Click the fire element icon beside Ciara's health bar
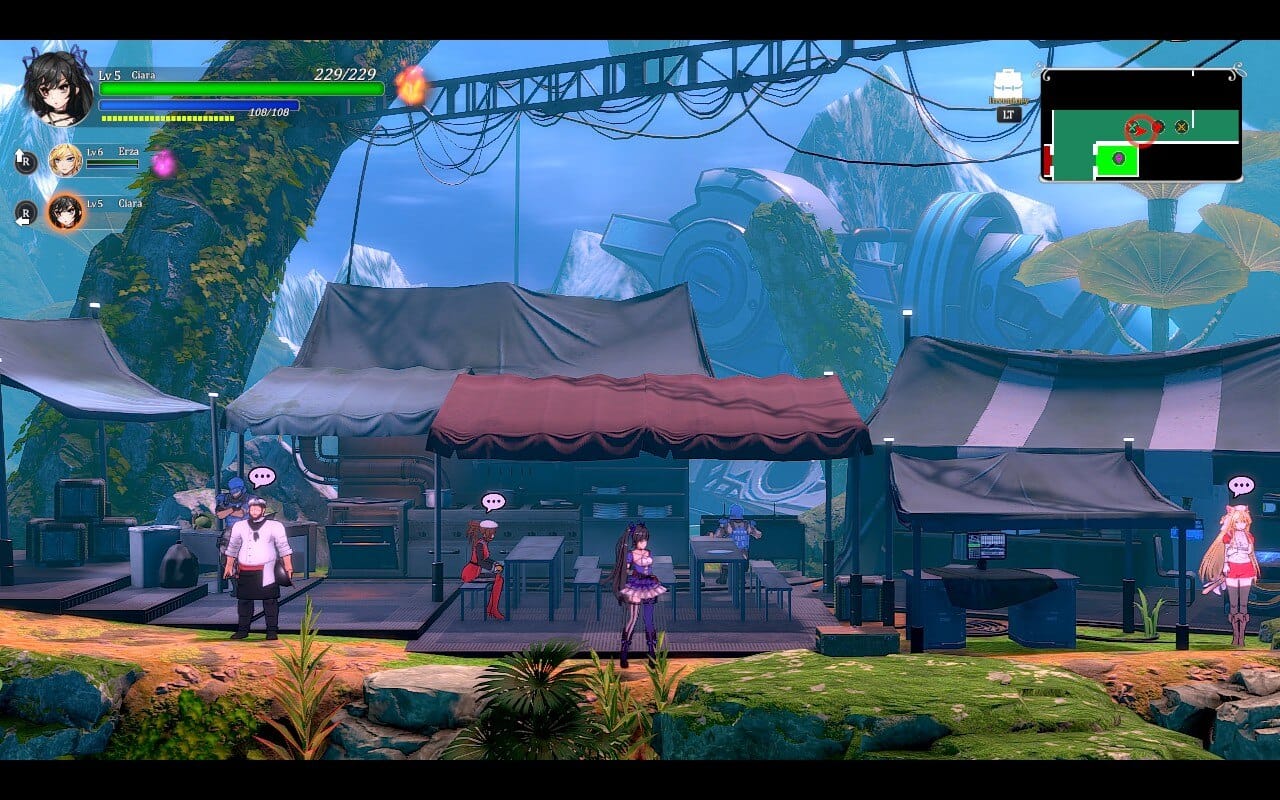This screenshot has height=800, width=1280. (410, 85)
